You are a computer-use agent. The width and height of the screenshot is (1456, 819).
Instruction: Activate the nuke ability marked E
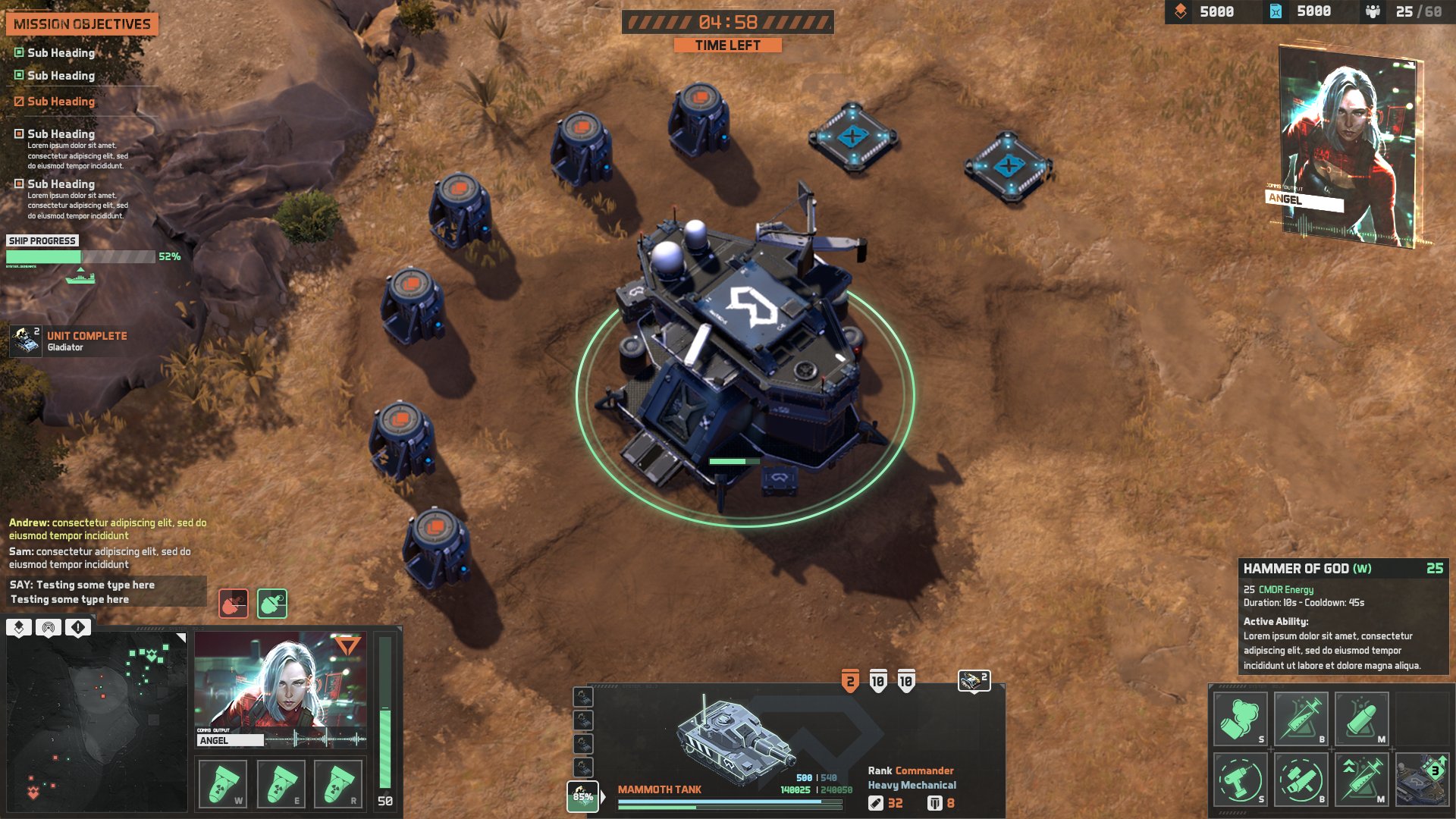tap(281, 783)
